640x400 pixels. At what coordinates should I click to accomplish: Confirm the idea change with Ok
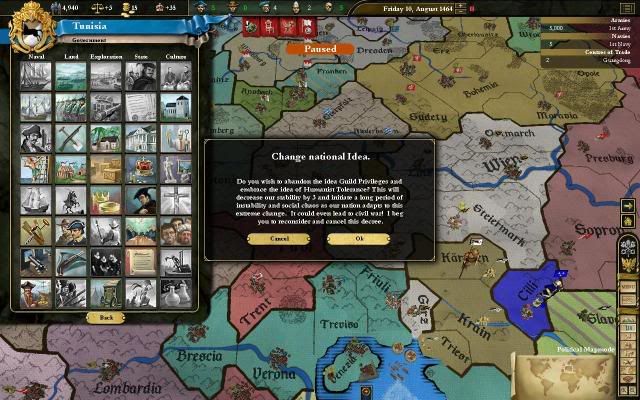(x=359, y=239)
